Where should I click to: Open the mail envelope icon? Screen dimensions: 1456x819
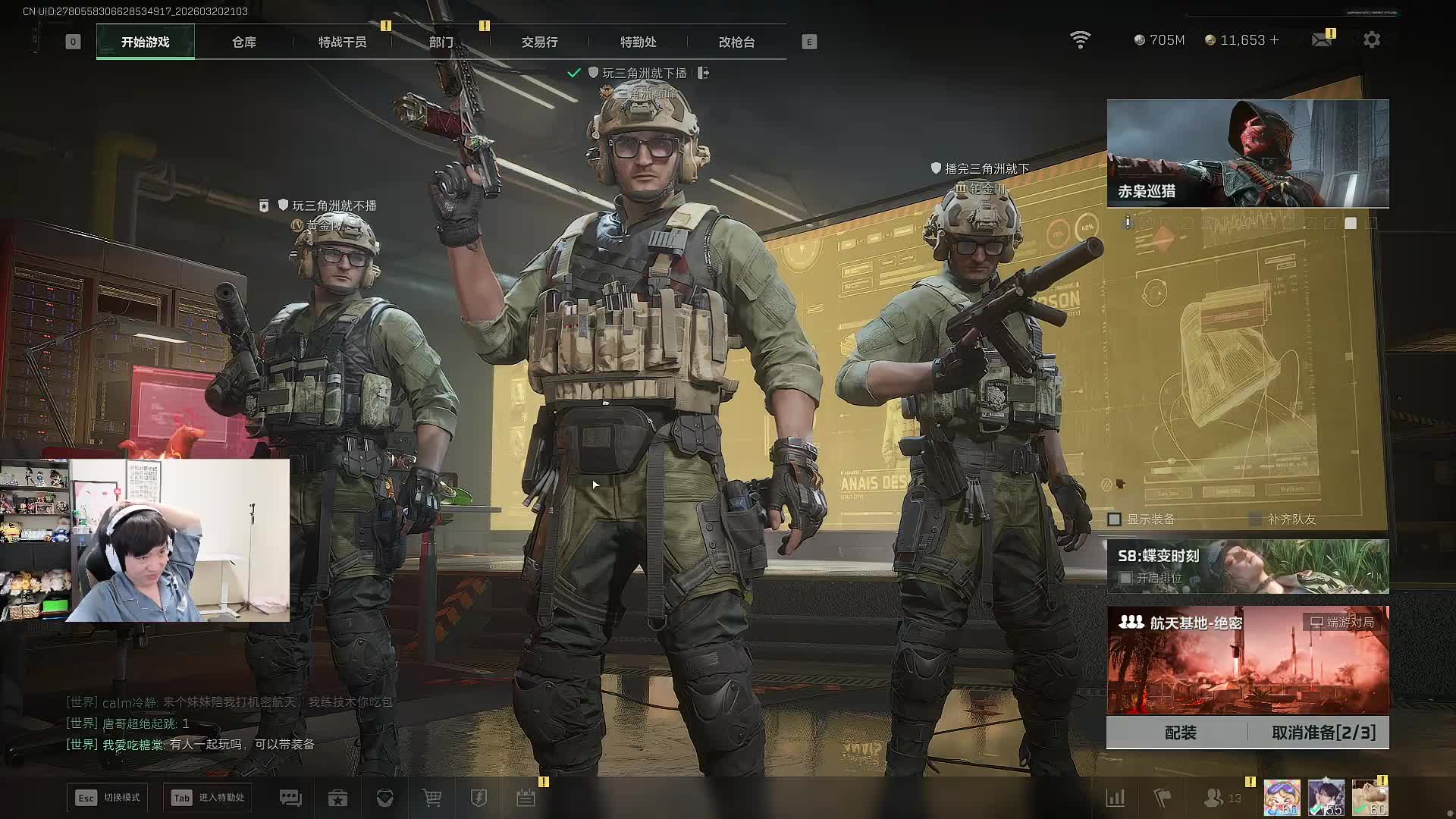1321,39
